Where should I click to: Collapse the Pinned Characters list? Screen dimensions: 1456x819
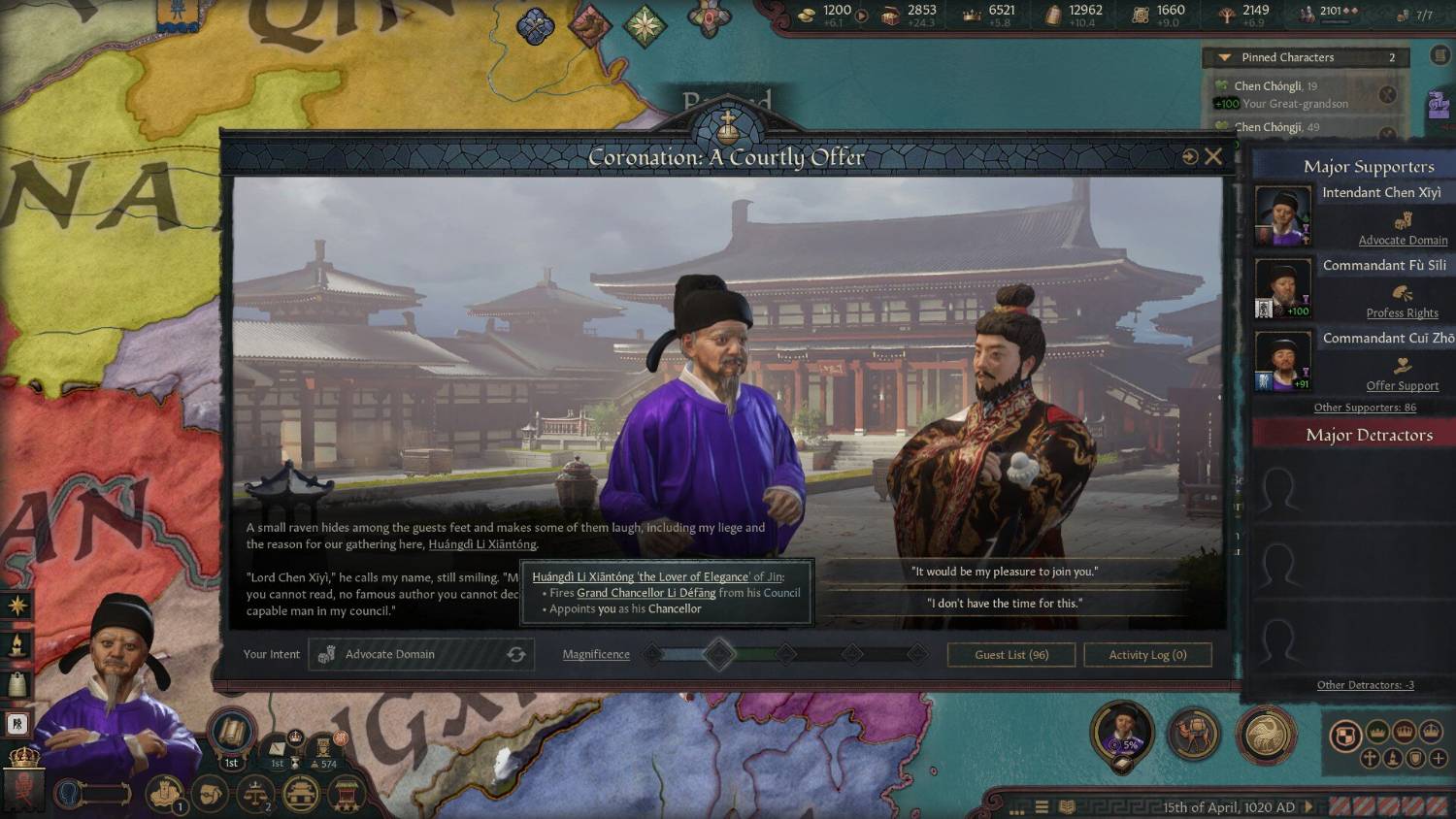(1224, 58)
